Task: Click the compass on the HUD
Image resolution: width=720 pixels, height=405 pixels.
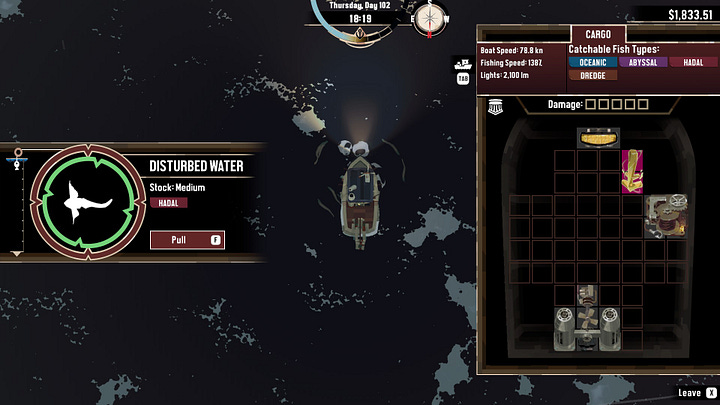Action: pos(431,18)
